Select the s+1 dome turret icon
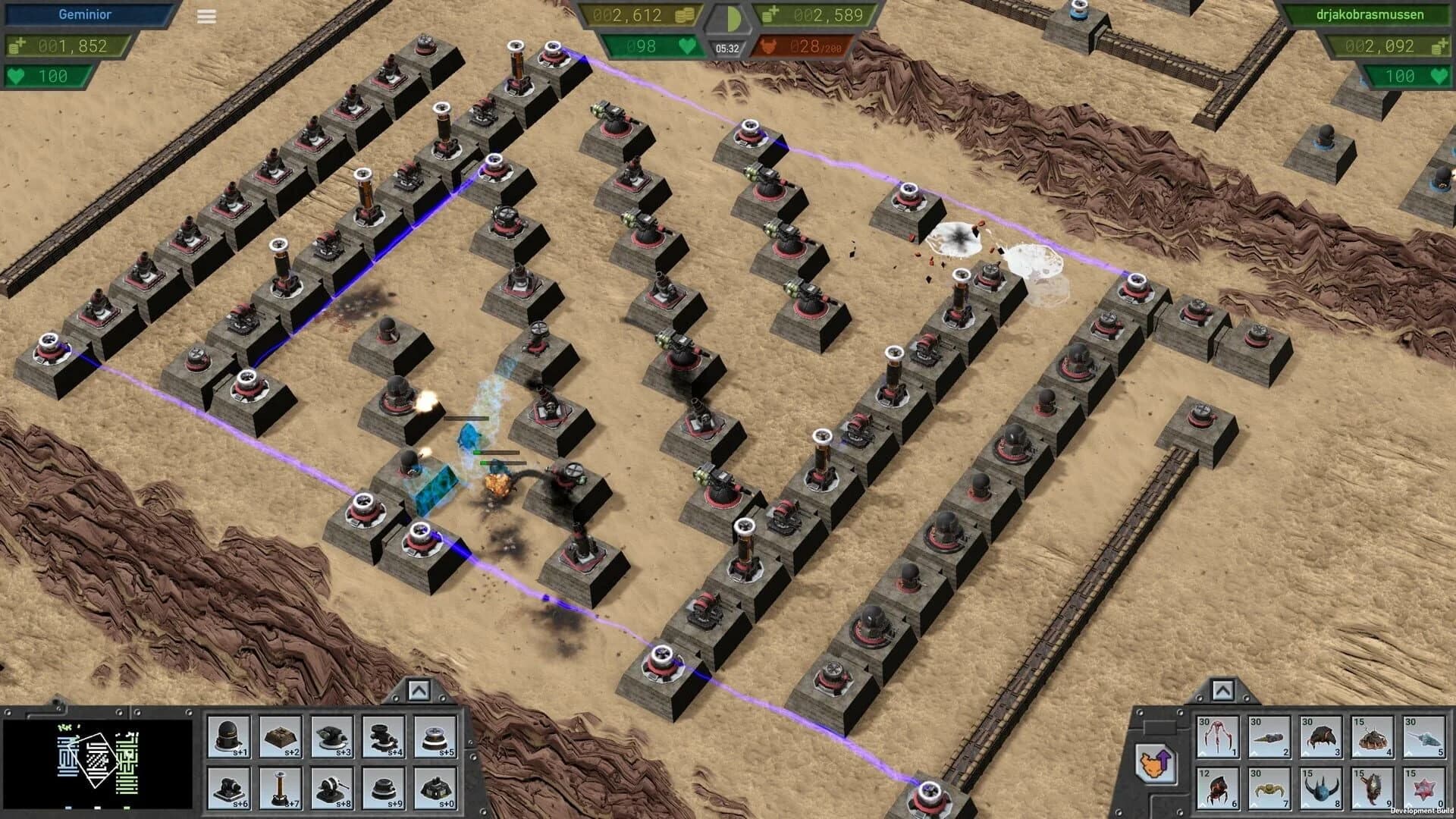Screen dimensions: 1456x819 tap(227, 736)
